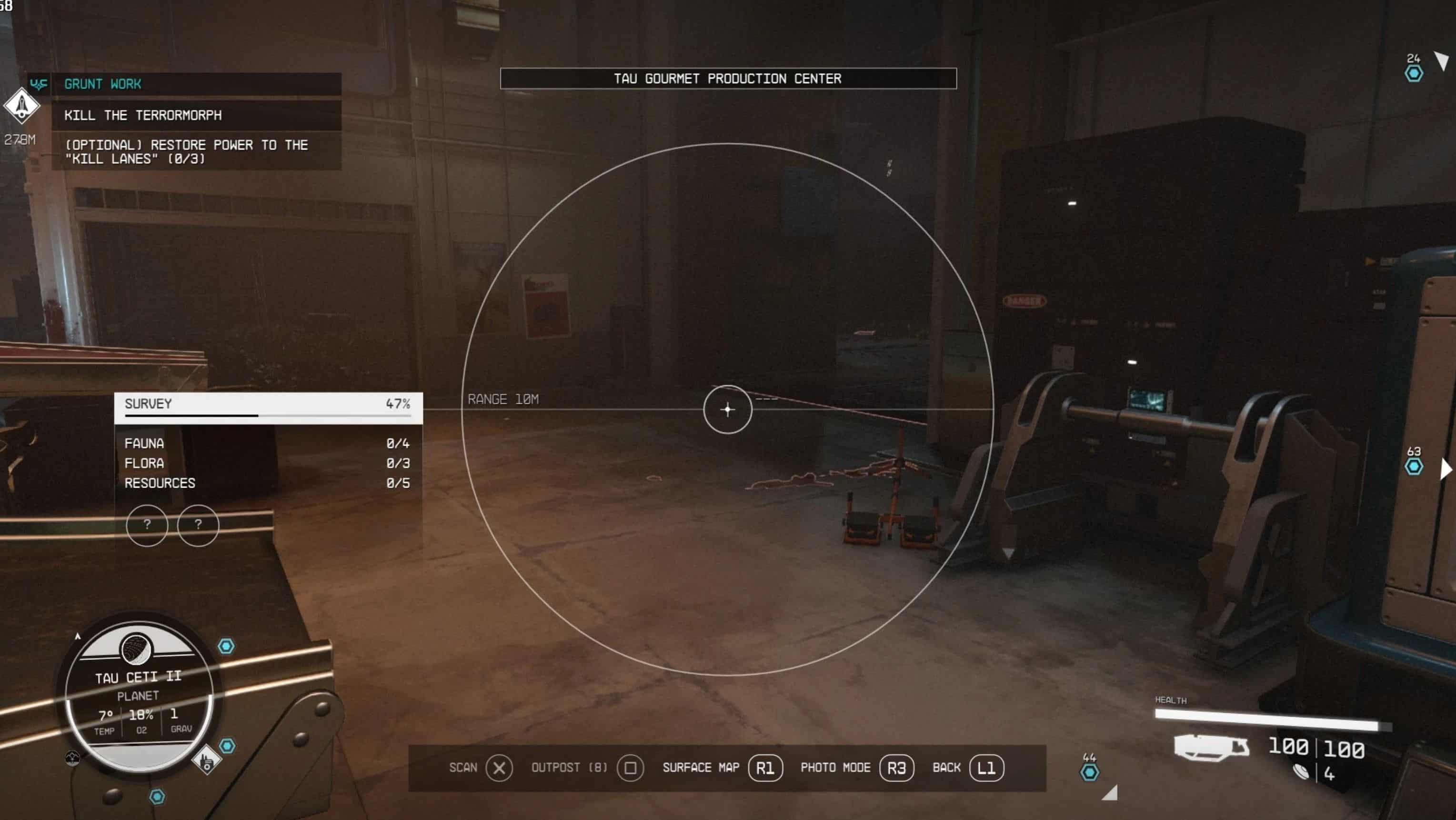This screenshot has height=820, width=1456.
Task: Click the hexagon marker labeled 63
Action: [1414, 466]
